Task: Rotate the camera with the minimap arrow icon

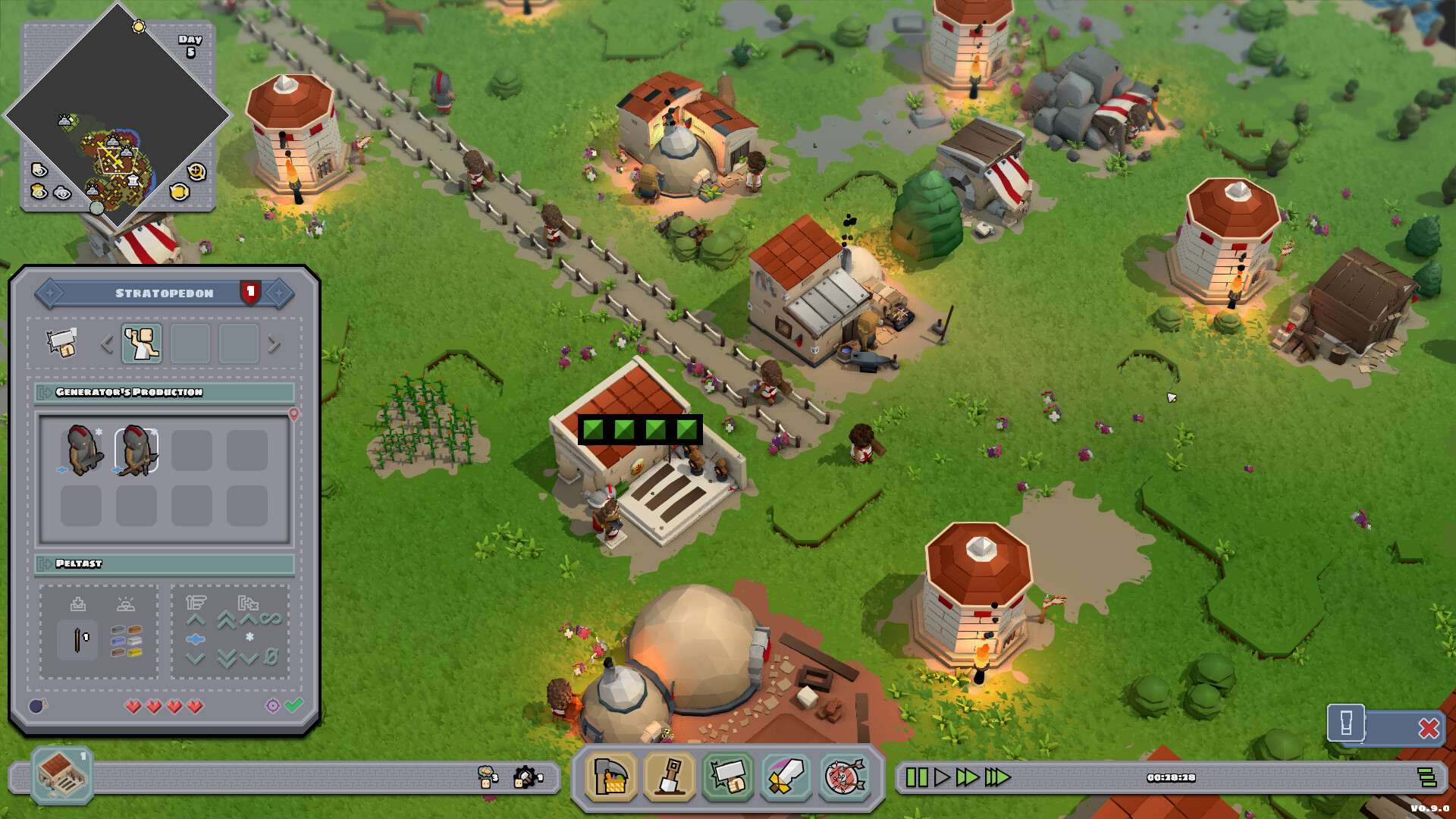Action: coord(179,191)
